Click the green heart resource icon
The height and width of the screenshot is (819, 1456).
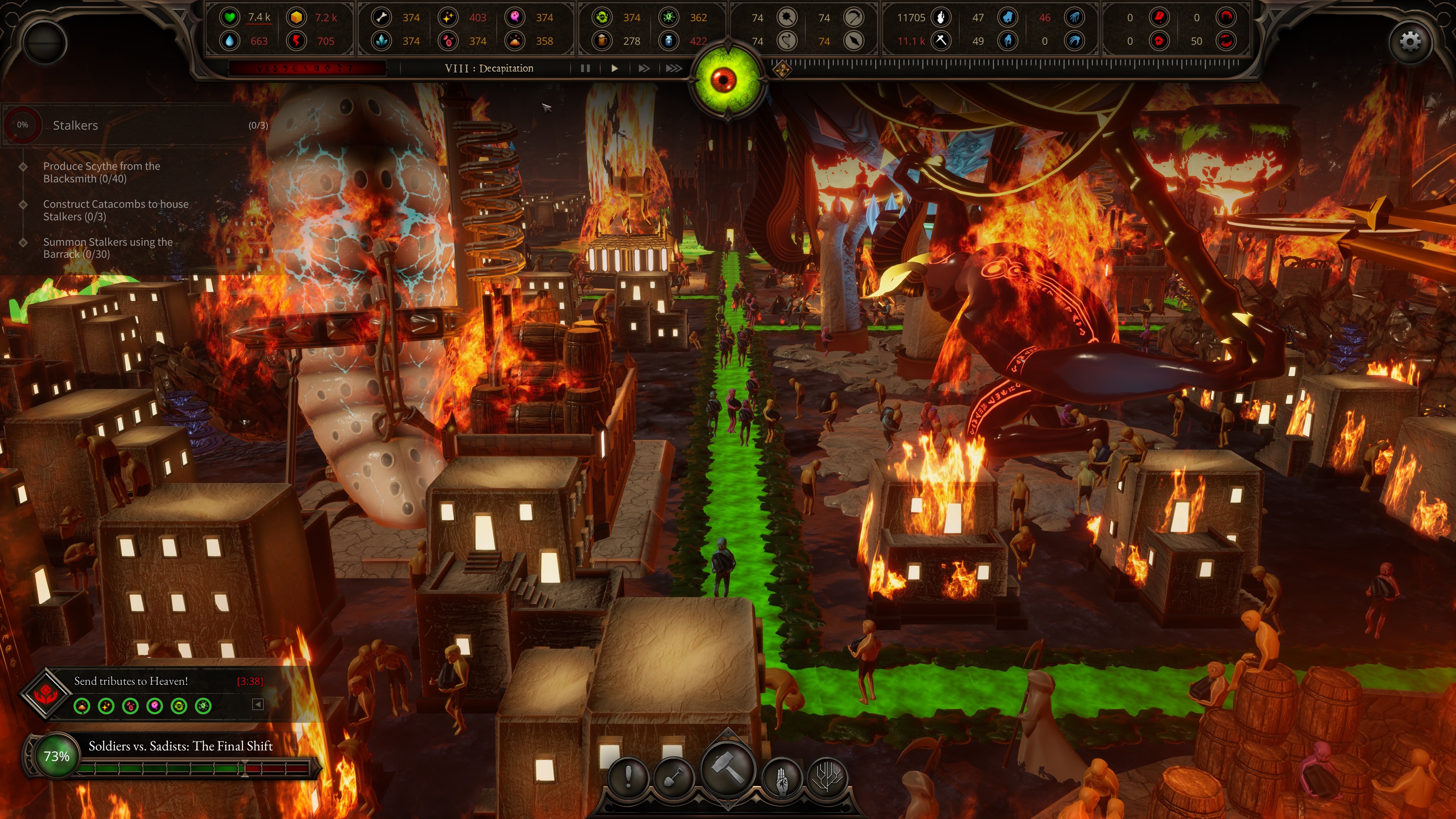tap(229, 17)
